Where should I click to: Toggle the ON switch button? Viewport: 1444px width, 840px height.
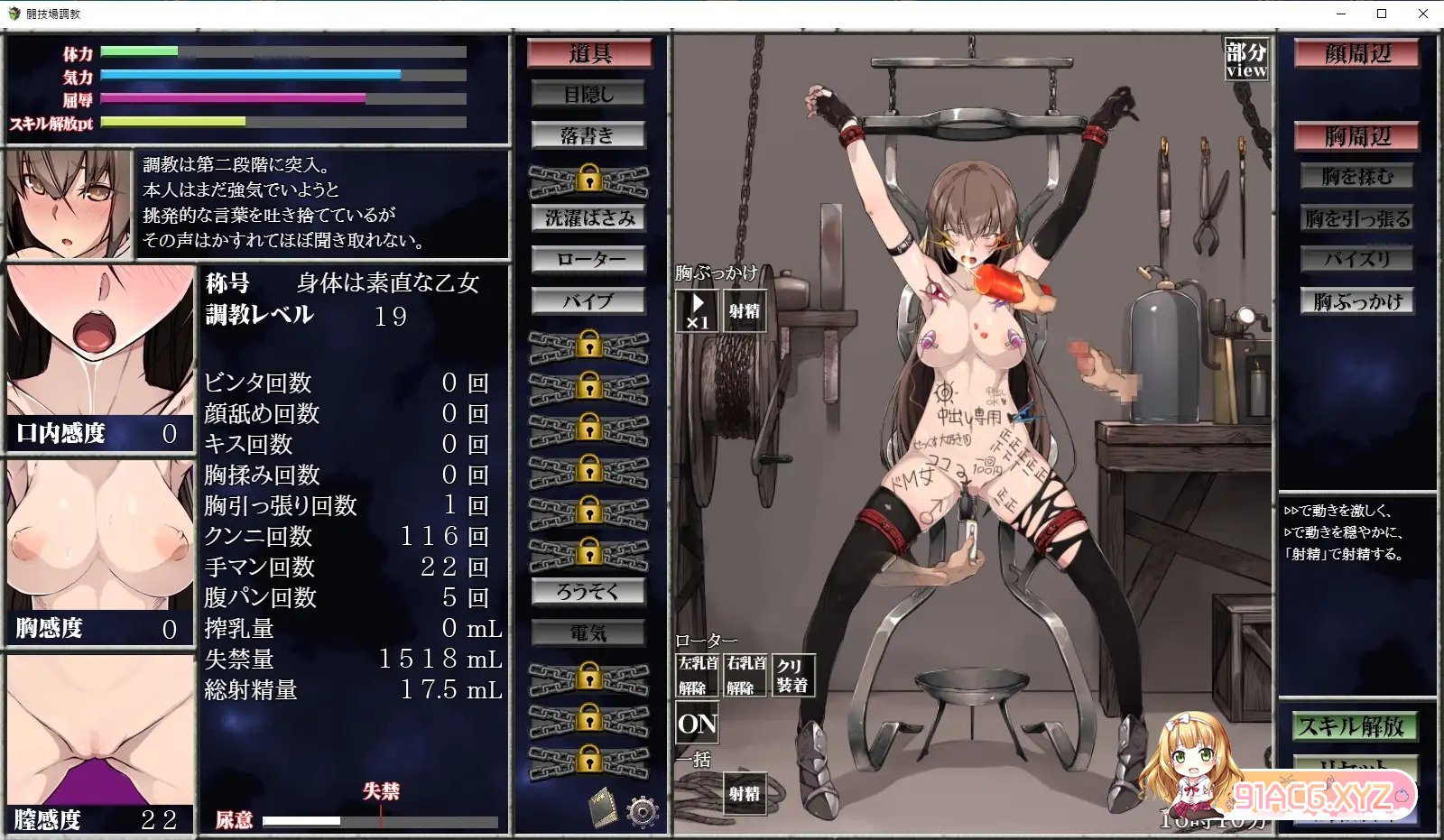coord(697,724)
